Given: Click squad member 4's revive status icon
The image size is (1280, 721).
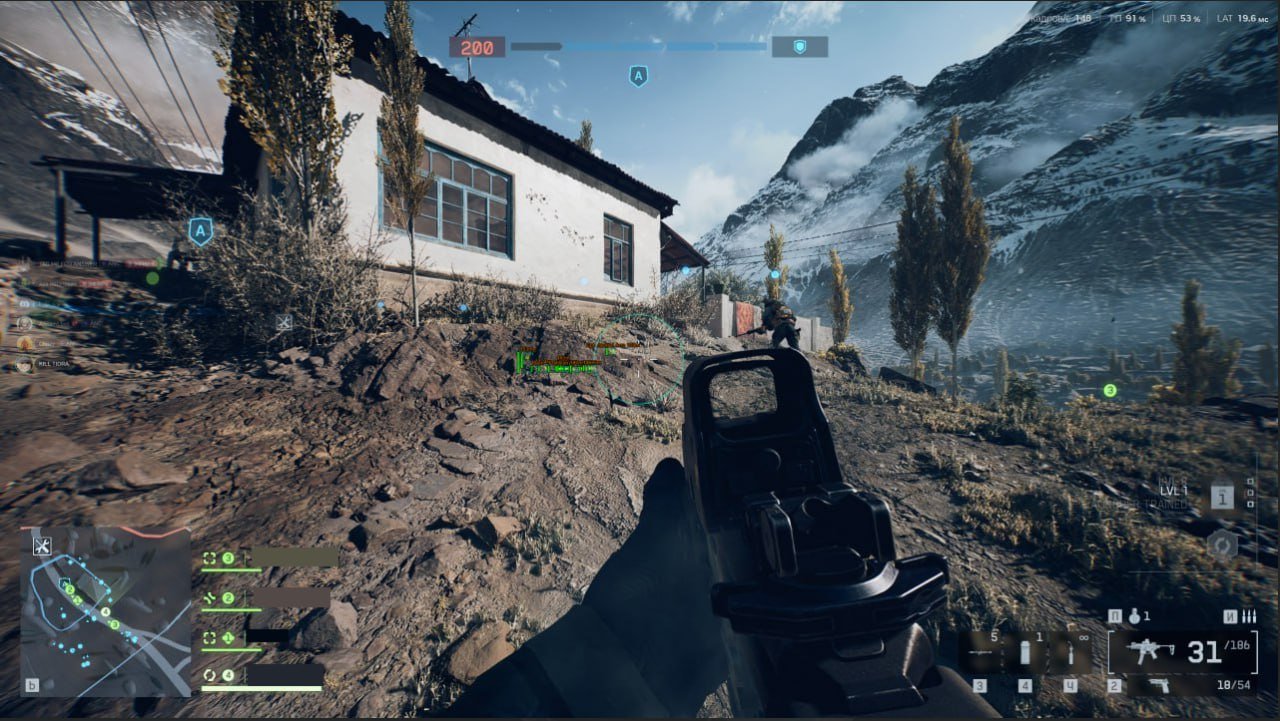Looking at the screenshot, I should (x=210, y=674).
